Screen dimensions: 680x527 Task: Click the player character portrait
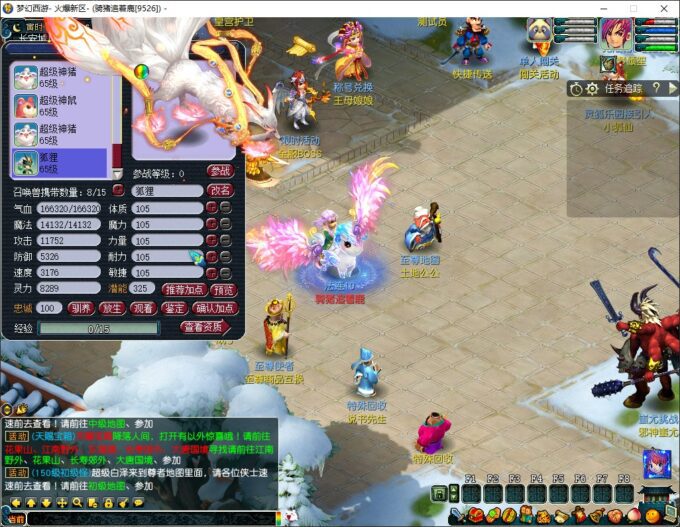coord(616,30)
